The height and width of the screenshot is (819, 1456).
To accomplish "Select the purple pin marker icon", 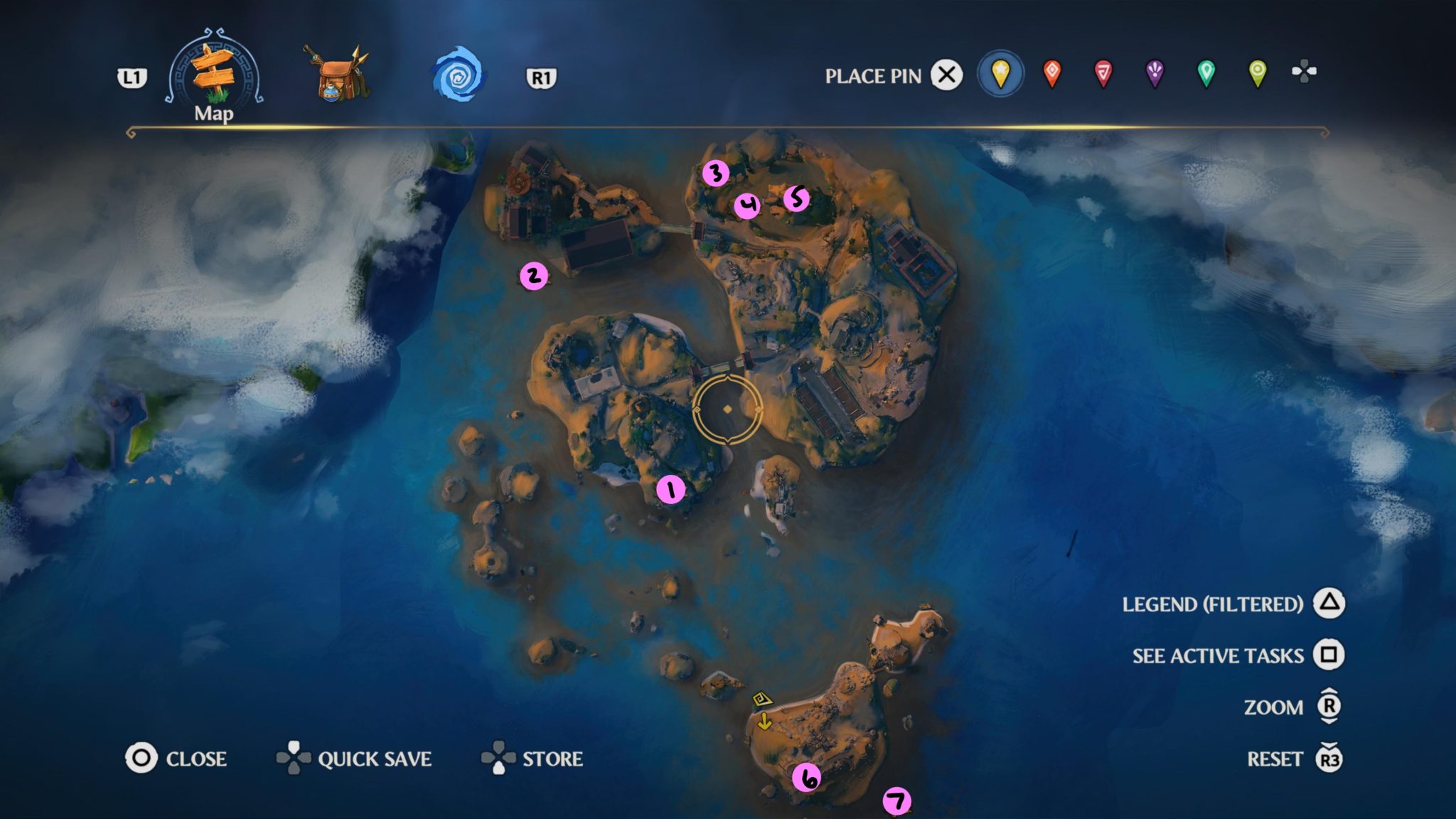I will pos(1154,73).
